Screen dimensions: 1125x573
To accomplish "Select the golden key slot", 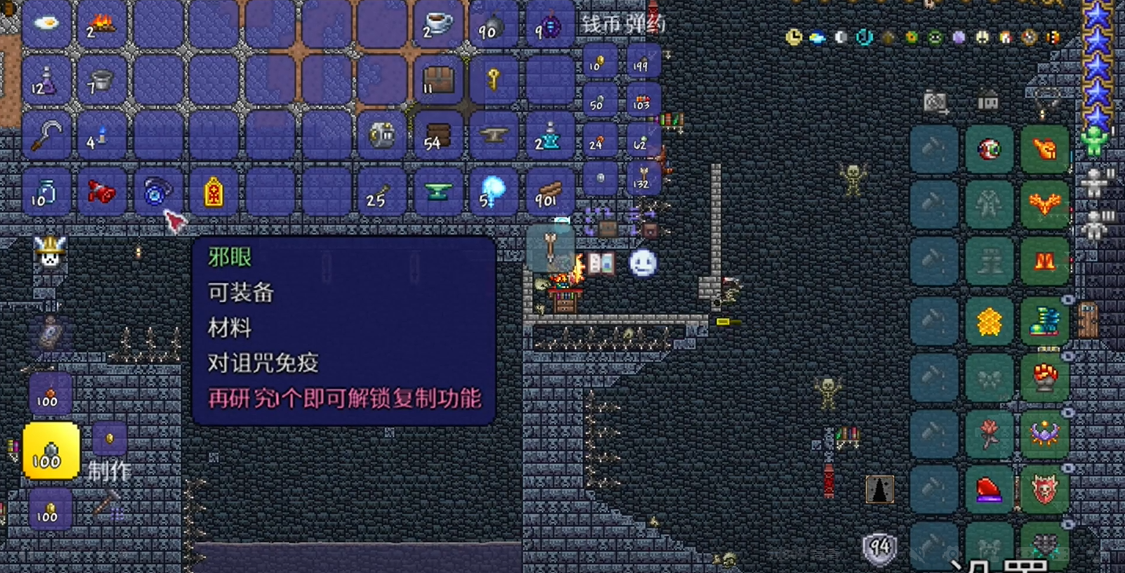I will [492, 78].
